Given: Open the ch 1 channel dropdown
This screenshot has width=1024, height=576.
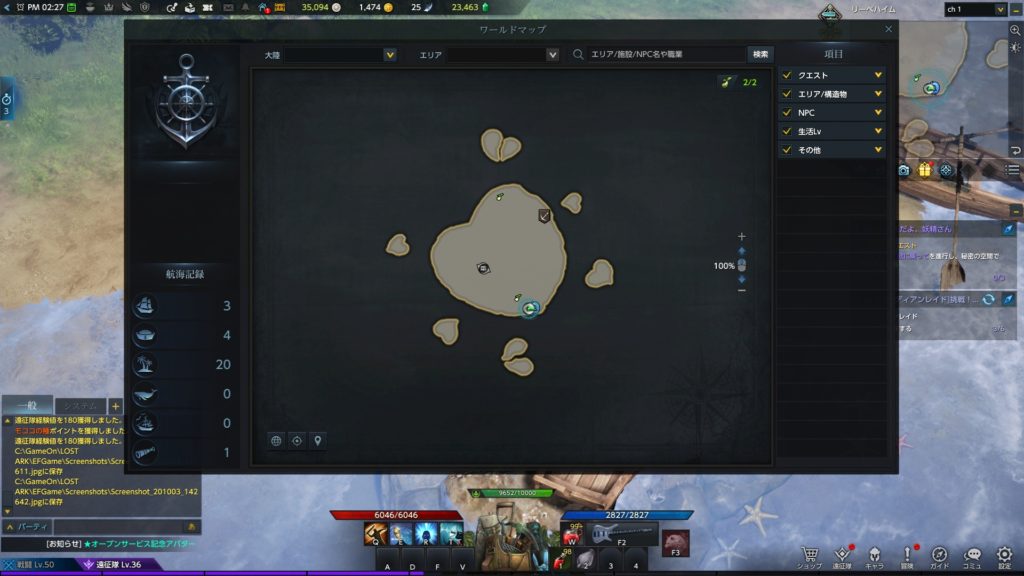Looking at the screenshot, I should point(975,9).
